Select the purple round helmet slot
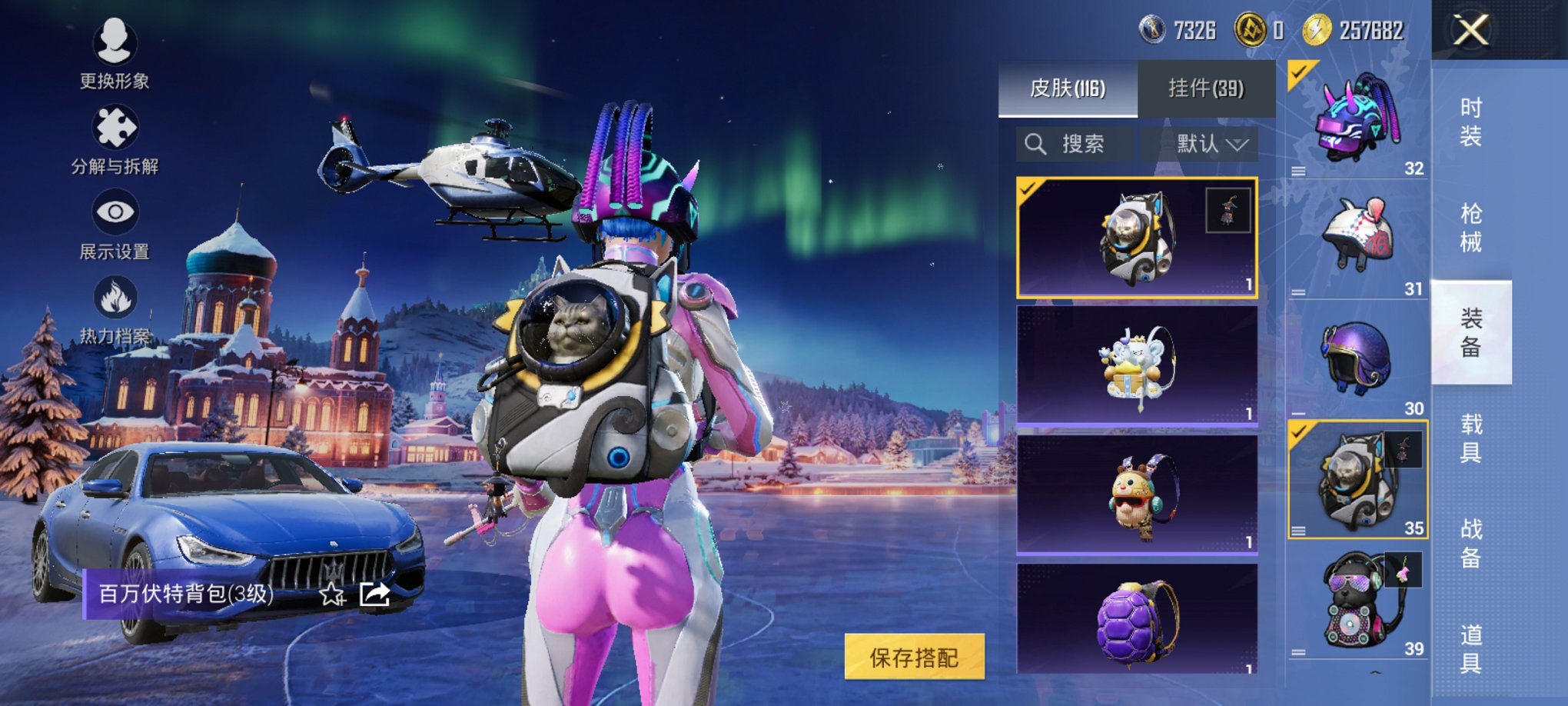 coord(1357,358)
